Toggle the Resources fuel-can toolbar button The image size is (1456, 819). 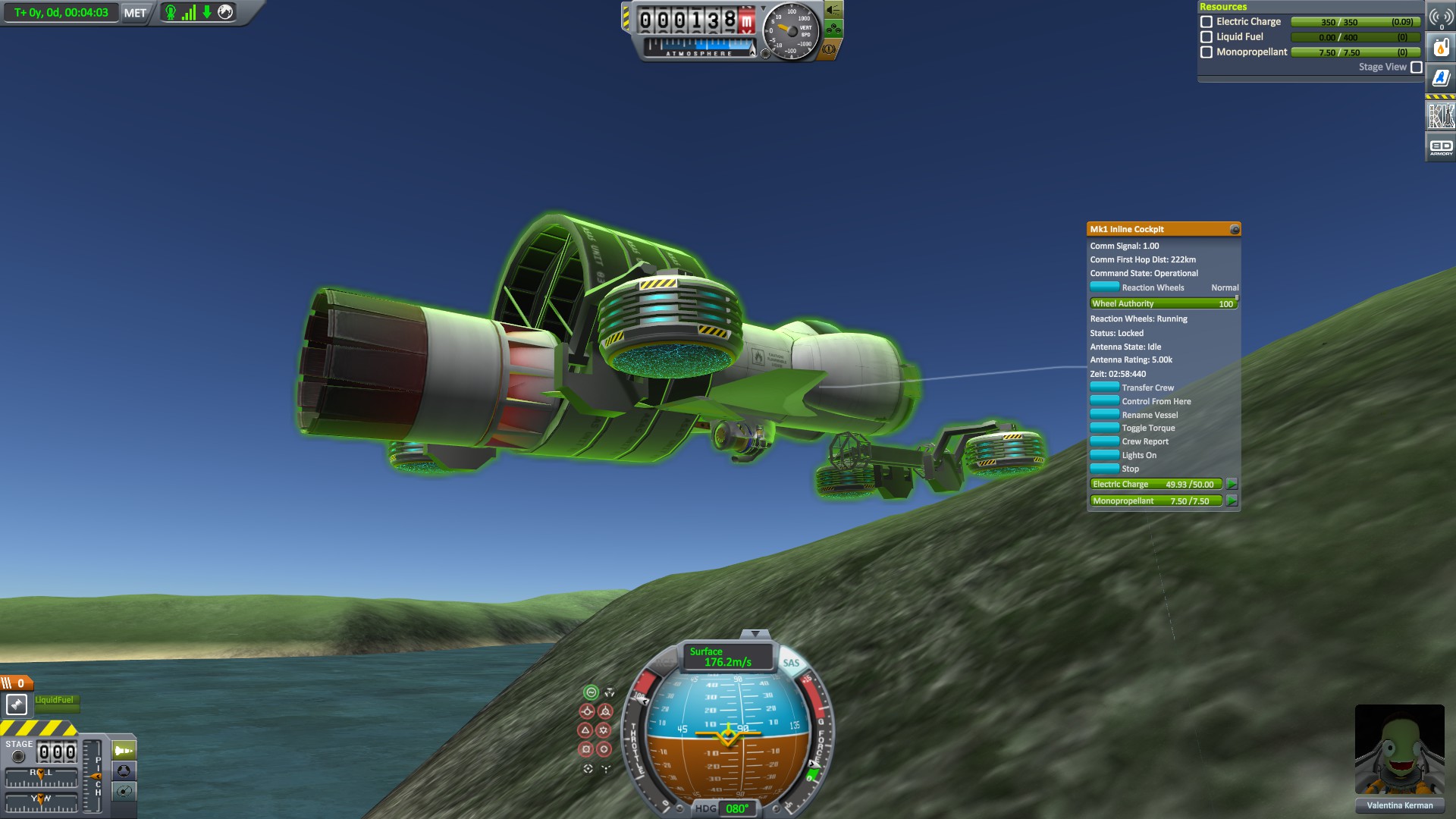pos(1441,48)
